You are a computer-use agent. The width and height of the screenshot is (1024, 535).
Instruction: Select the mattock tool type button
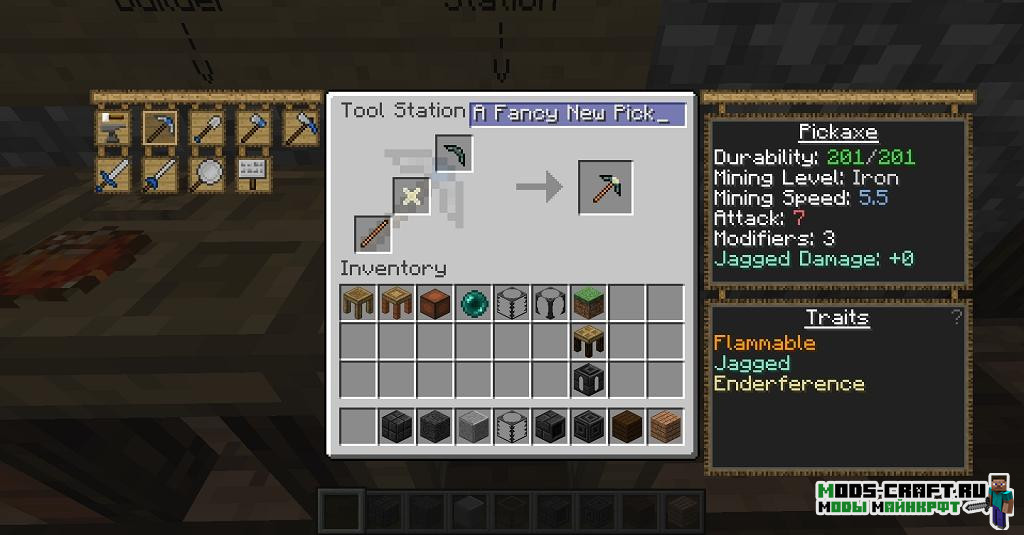pos(299,127)
